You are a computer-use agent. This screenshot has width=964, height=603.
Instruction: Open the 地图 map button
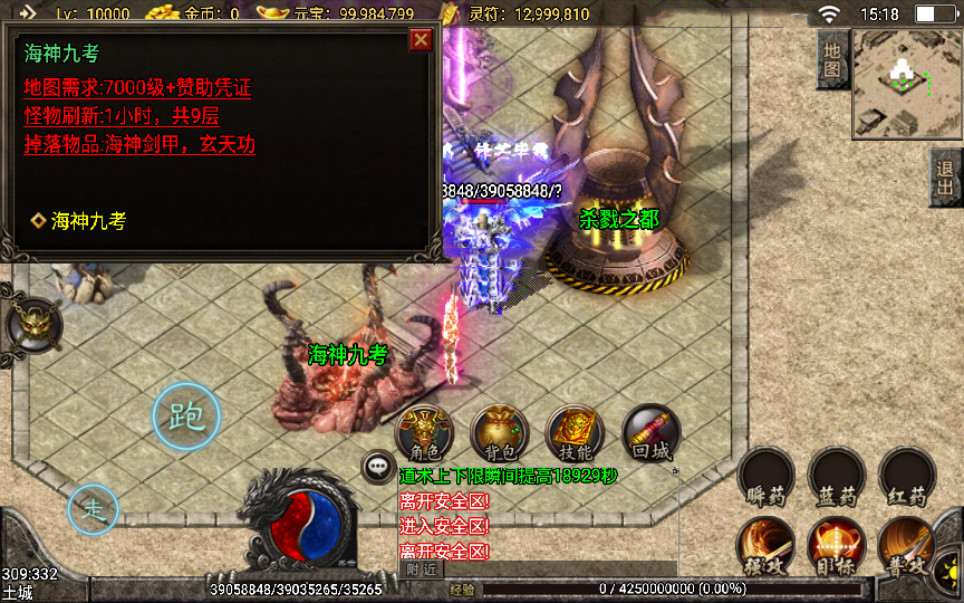coord(832,58)
